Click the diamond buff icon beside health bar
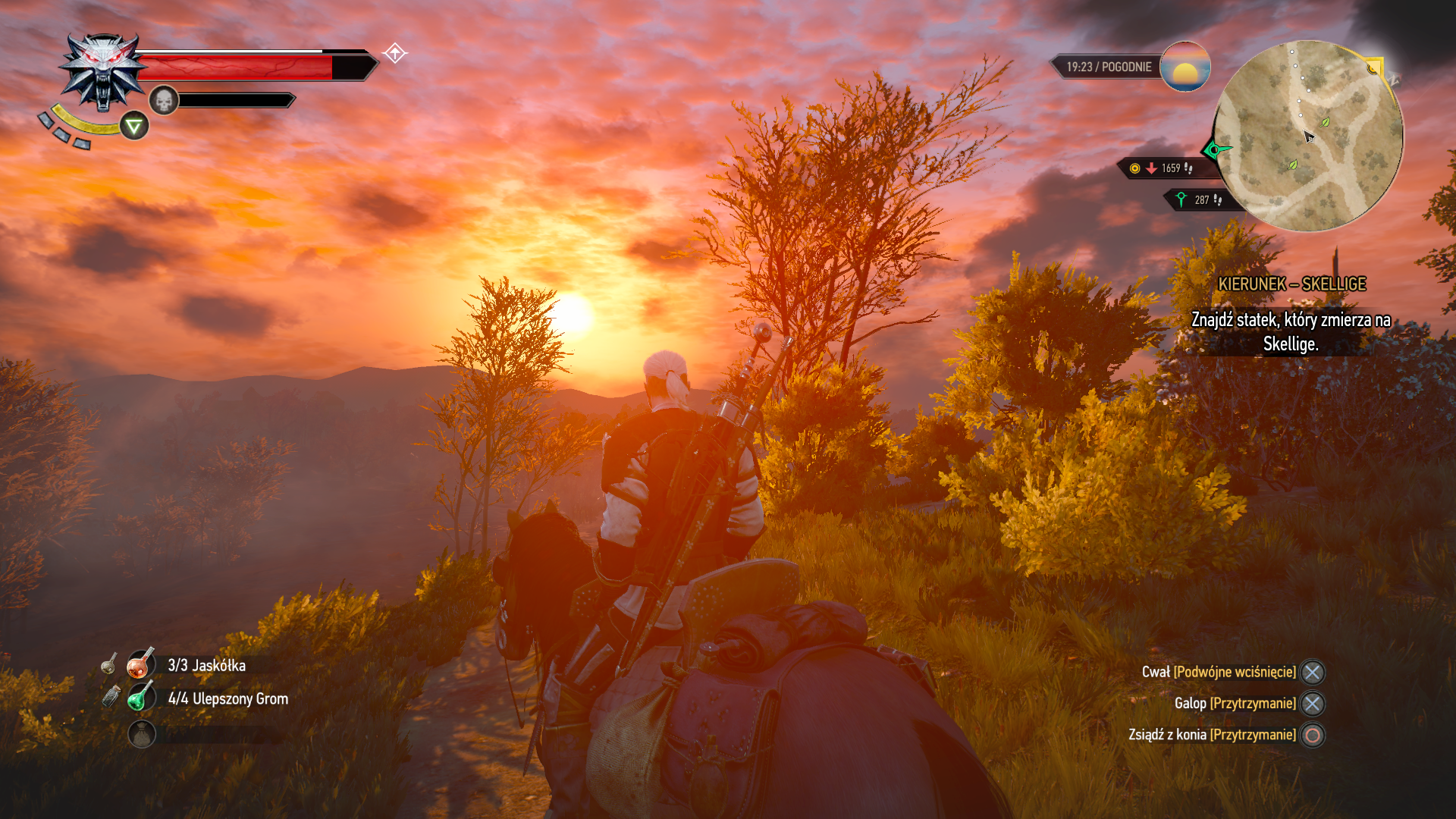1456x819 pixels. 394,53
